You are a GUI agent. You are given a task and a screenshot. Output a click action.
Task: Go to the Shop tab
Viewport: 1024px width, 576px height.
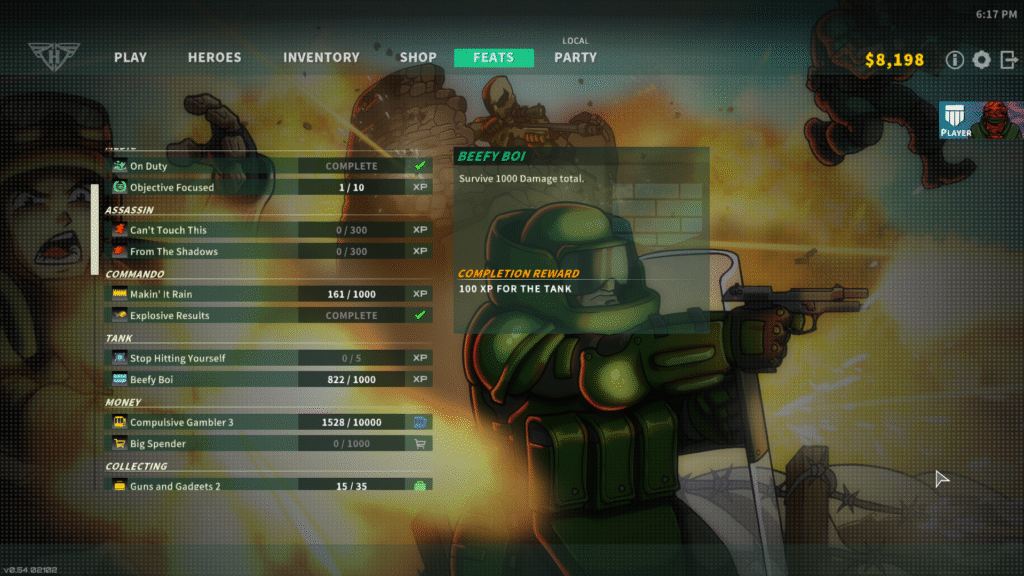pos(418,58)
